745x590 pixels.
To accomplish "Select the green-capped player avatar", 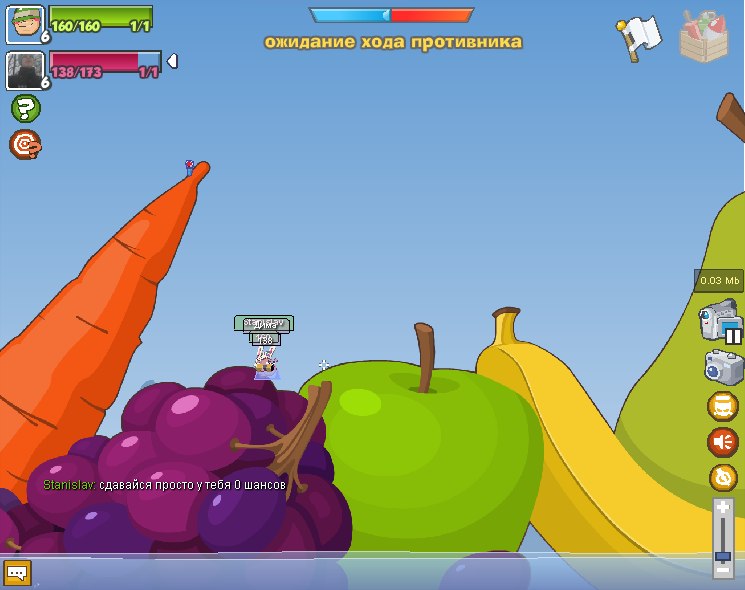I will 24,25.
